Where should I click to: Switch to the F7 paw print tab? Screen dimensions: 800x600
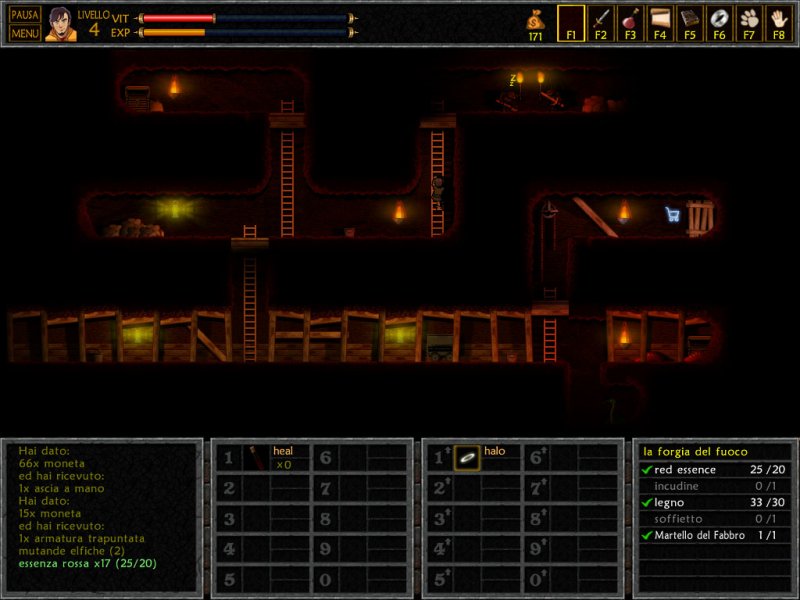[x=748, y=23]
